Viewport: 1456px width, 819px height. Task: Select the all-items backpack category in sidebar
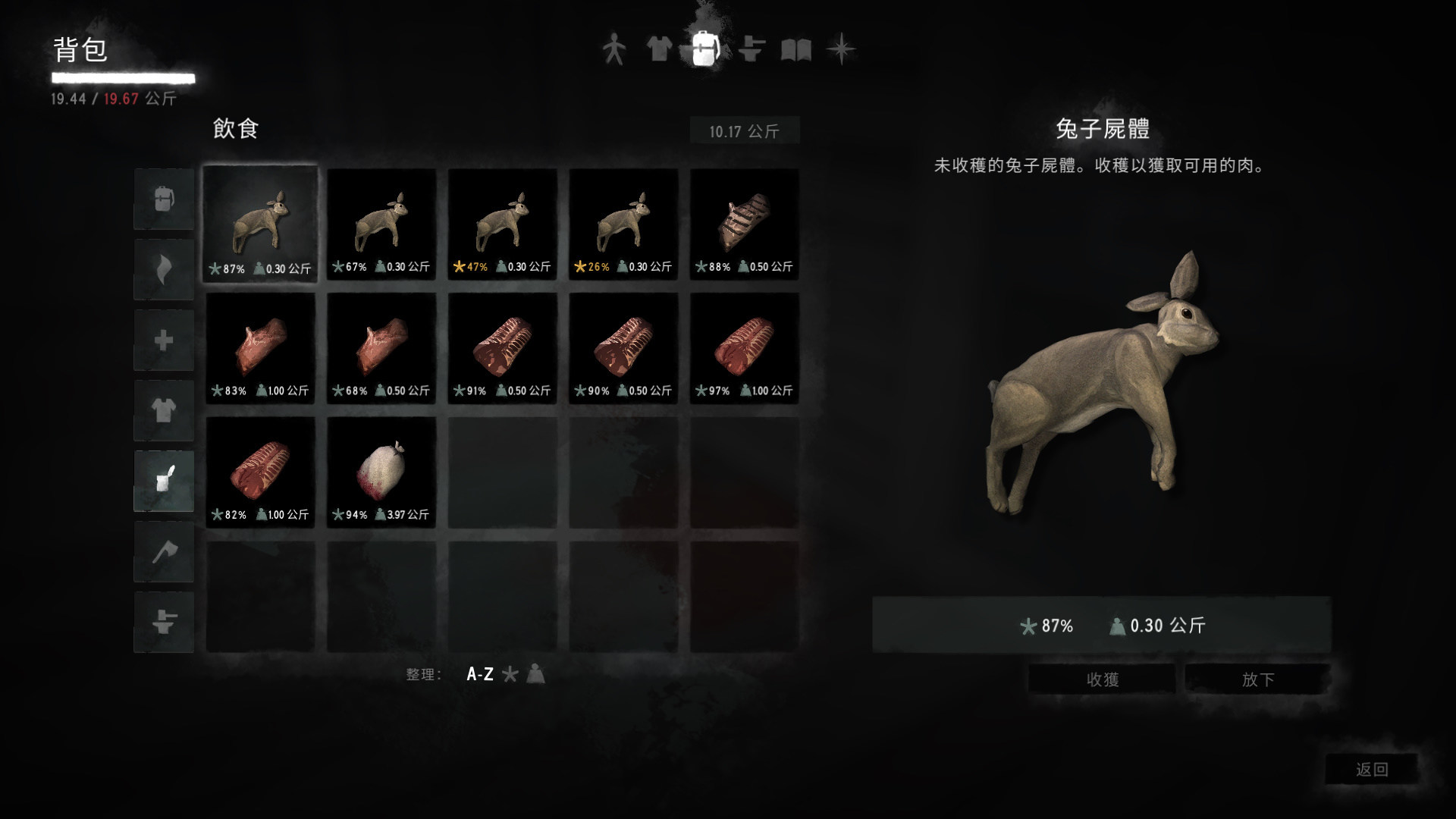click(163, 199)
